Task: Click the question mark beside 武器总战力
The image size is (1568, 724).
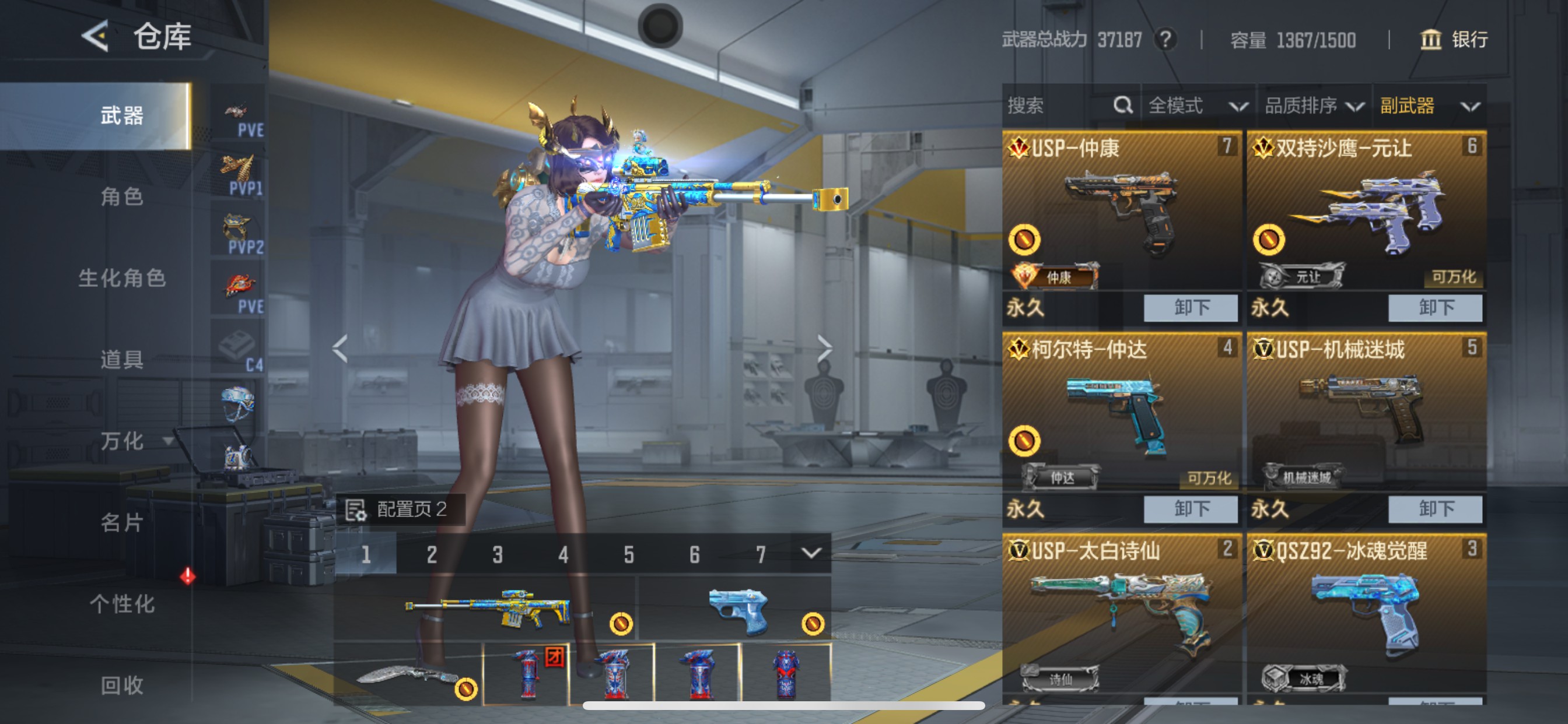Action: (1166, 40)
